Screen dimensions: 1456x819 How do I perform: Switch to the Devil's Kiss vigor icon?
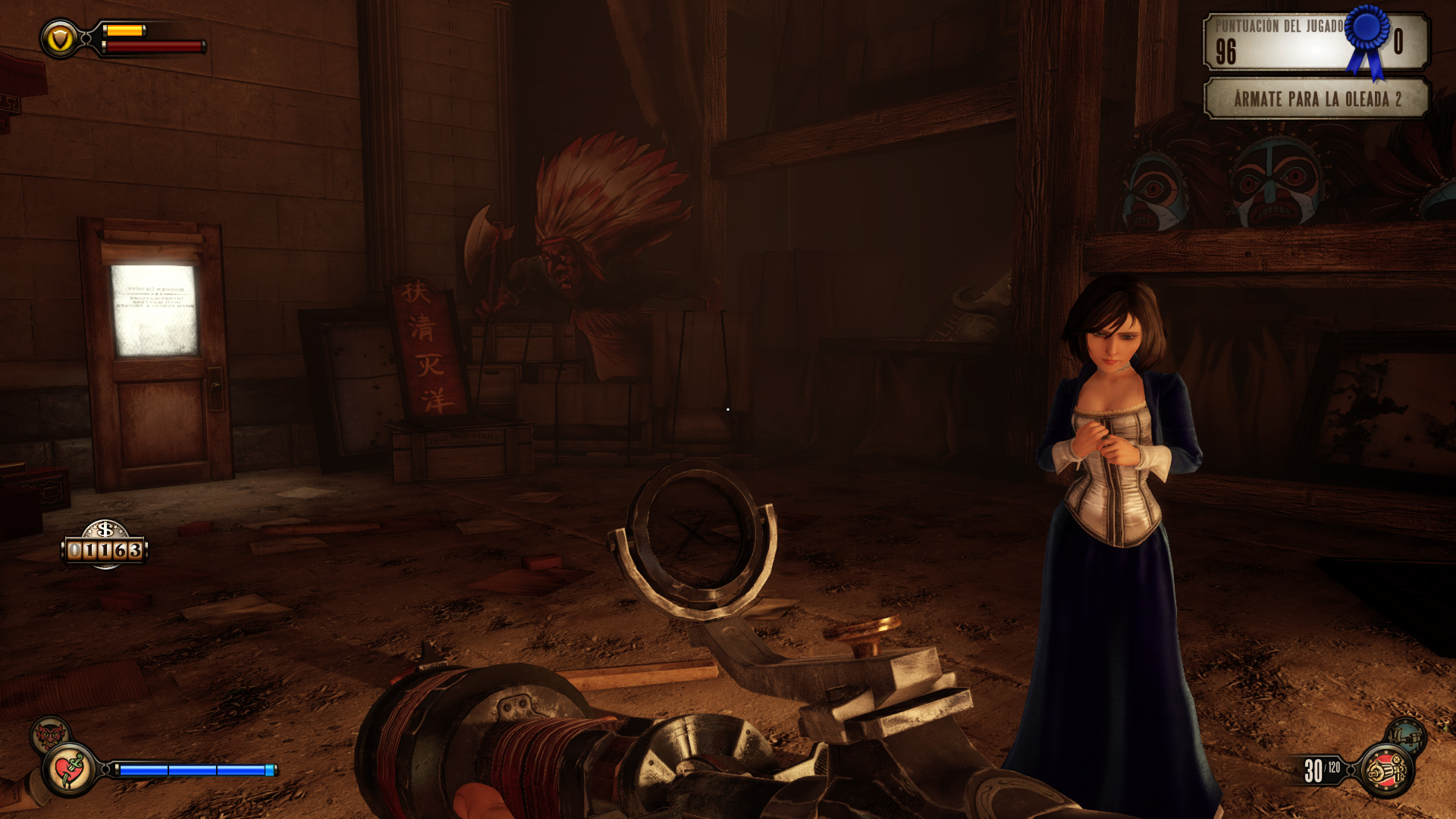coord(50,734)
